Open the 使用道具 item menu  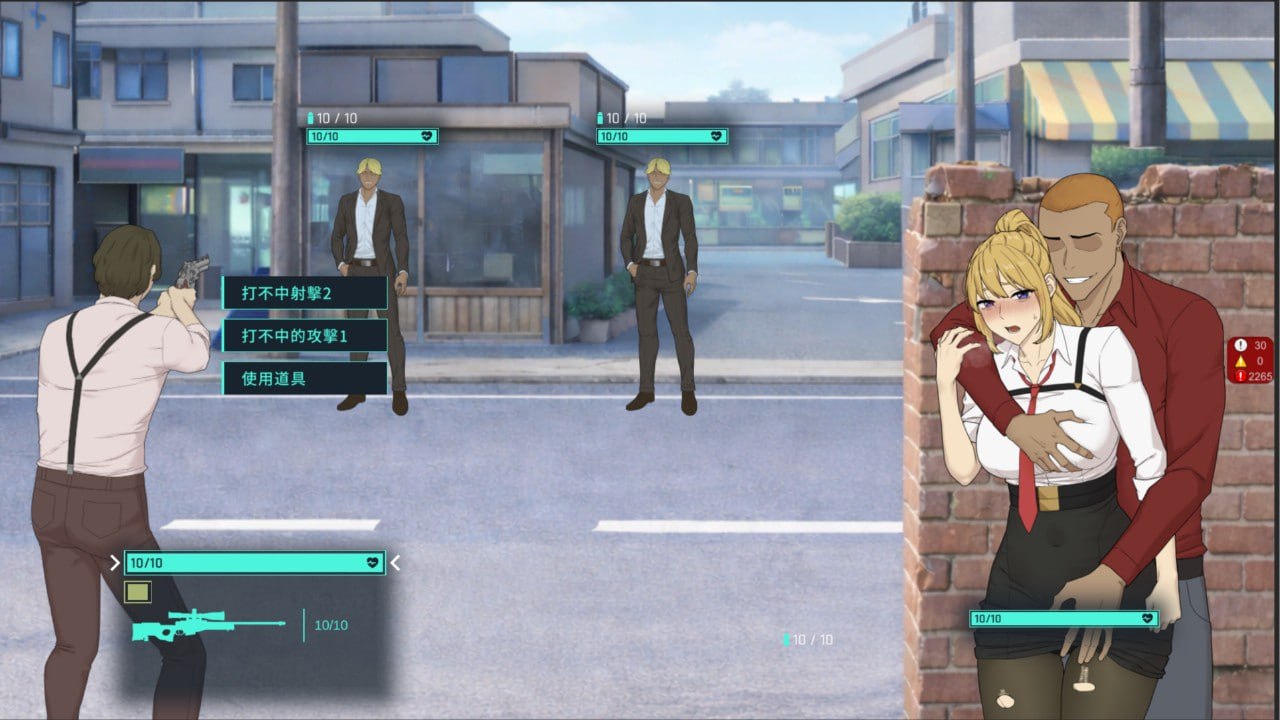pos(304,378)
